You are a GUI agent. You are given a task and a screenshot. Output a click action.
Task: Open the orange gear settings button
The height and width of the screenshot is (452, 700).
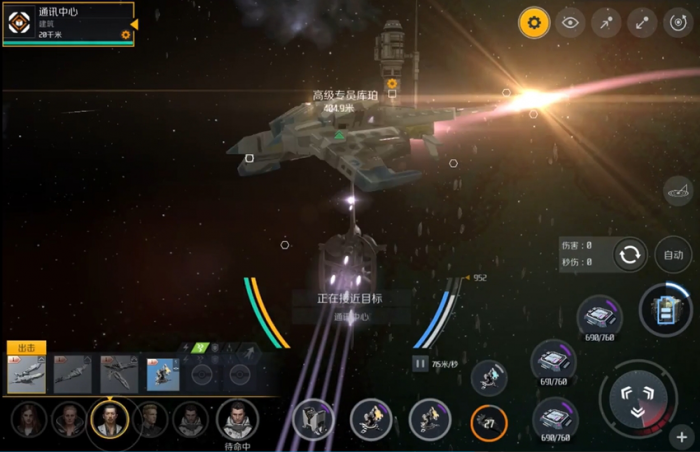click(534, 23)
